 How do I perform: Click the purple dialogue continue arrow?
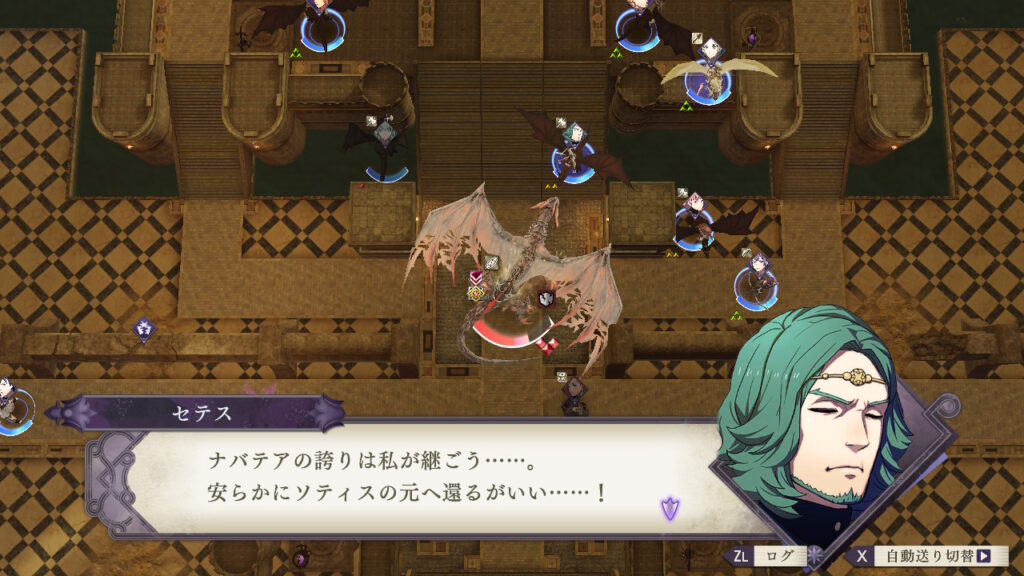[668, 508]
